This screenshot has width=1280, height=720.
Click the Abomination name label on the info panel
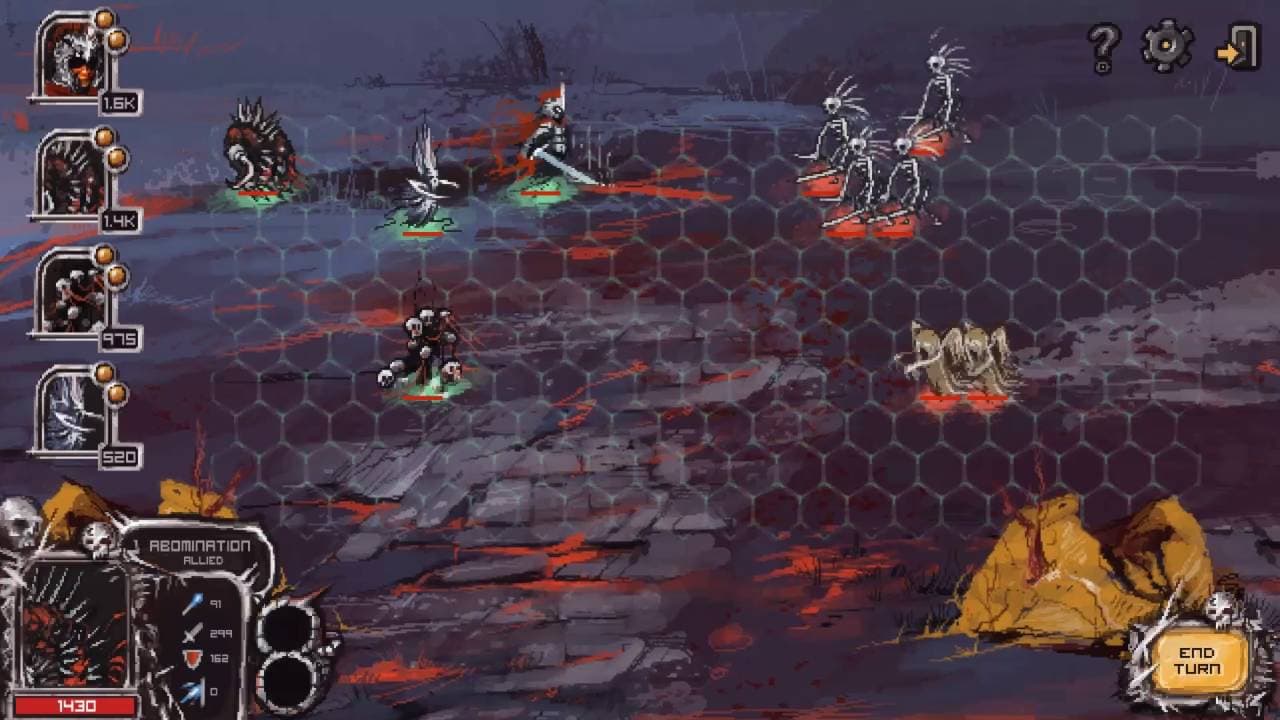tap(198, 545)
